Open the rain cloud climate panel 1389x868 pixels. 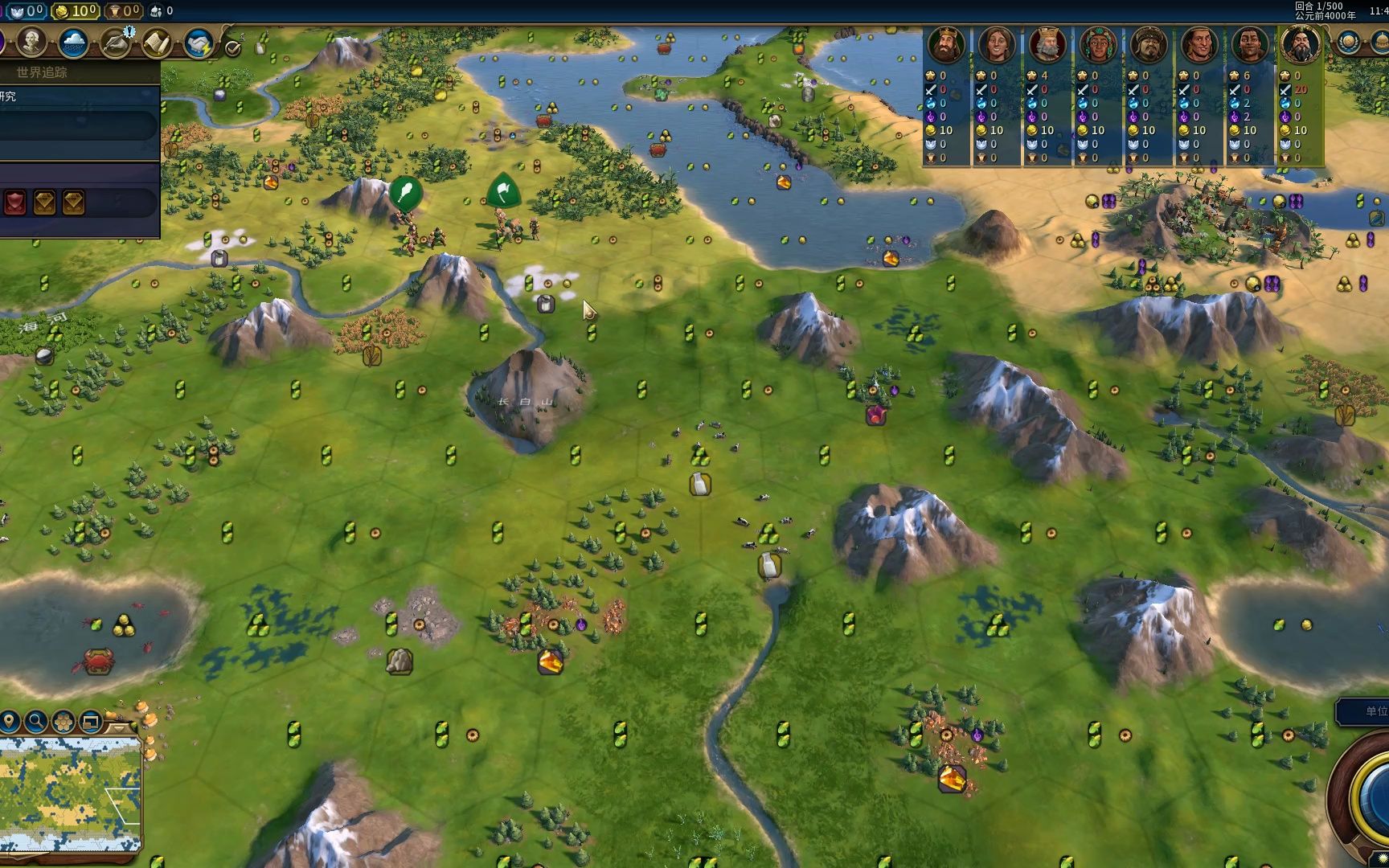click(73, 43)
